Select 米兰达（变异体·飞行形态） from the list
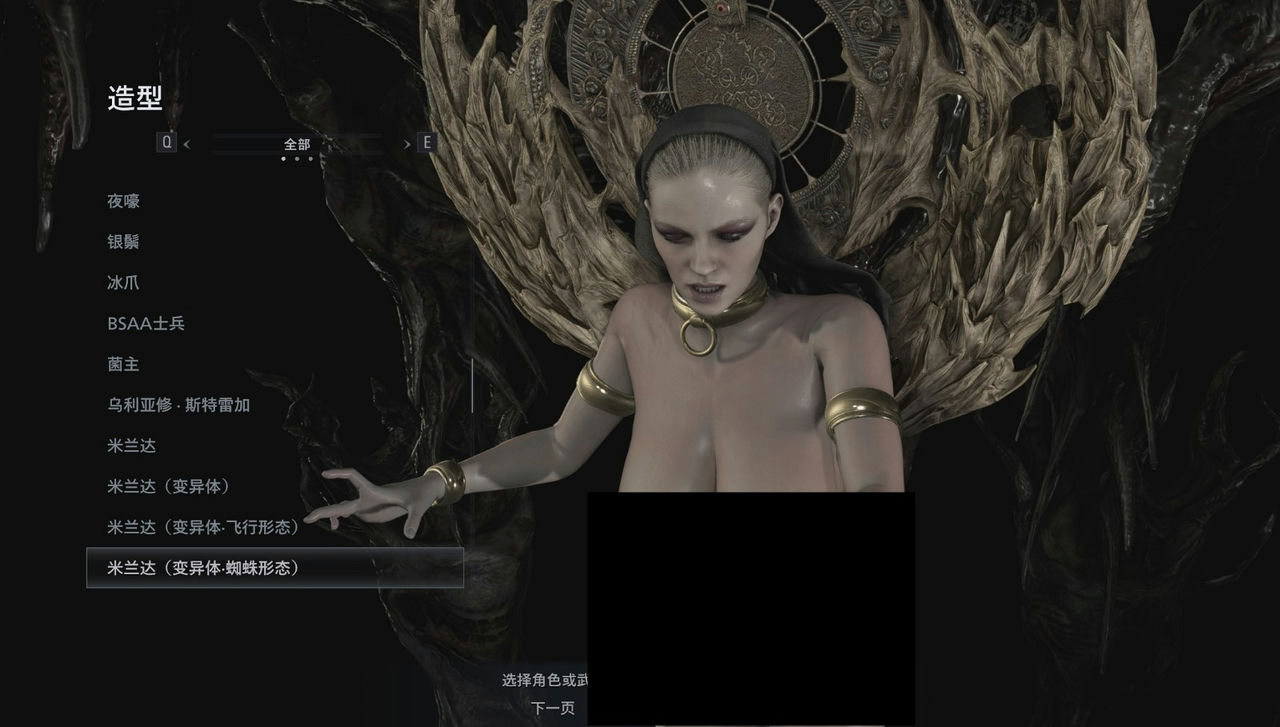 click(204, 527)
